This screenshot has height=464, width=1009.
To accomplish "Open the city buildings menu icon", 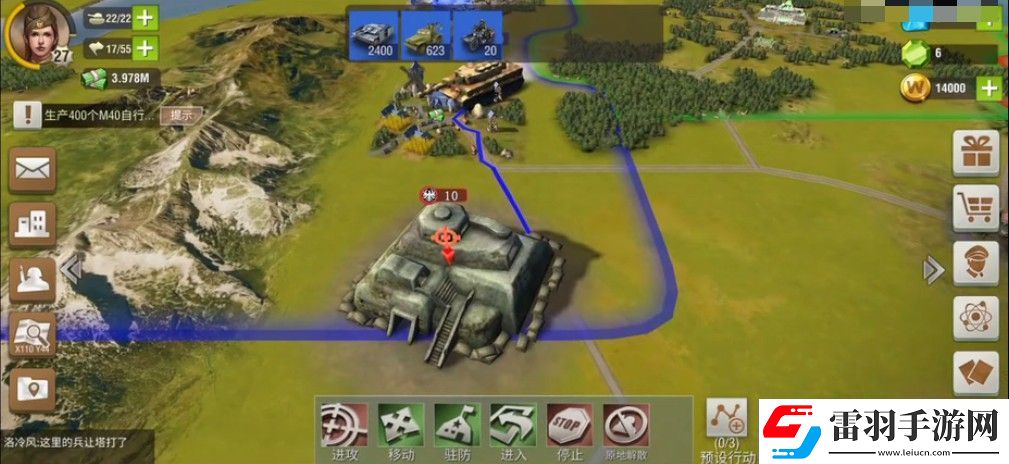I will 32,225.
